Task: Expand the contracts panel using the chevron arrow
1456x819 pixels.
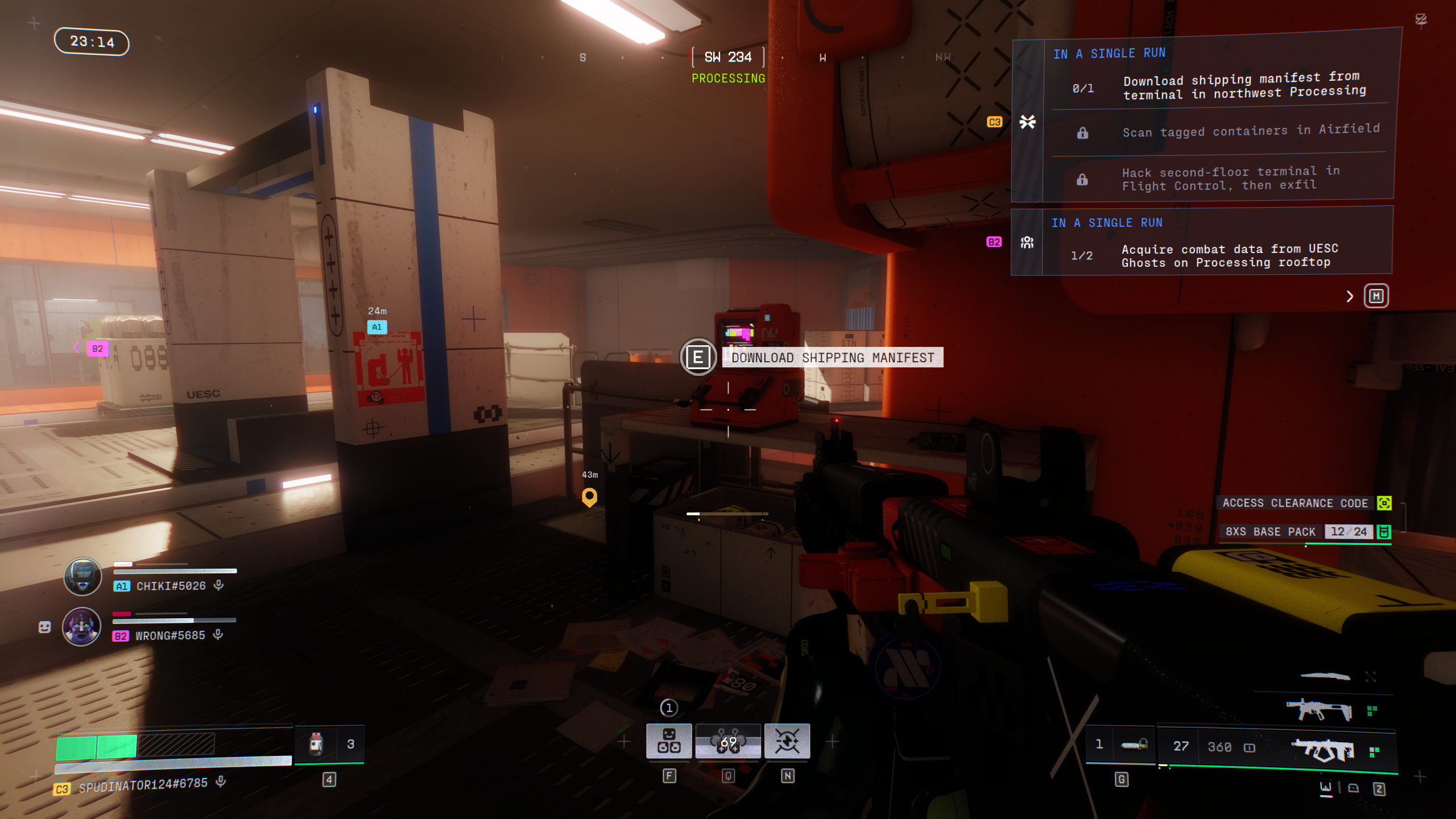Action: pos(1349,296)
